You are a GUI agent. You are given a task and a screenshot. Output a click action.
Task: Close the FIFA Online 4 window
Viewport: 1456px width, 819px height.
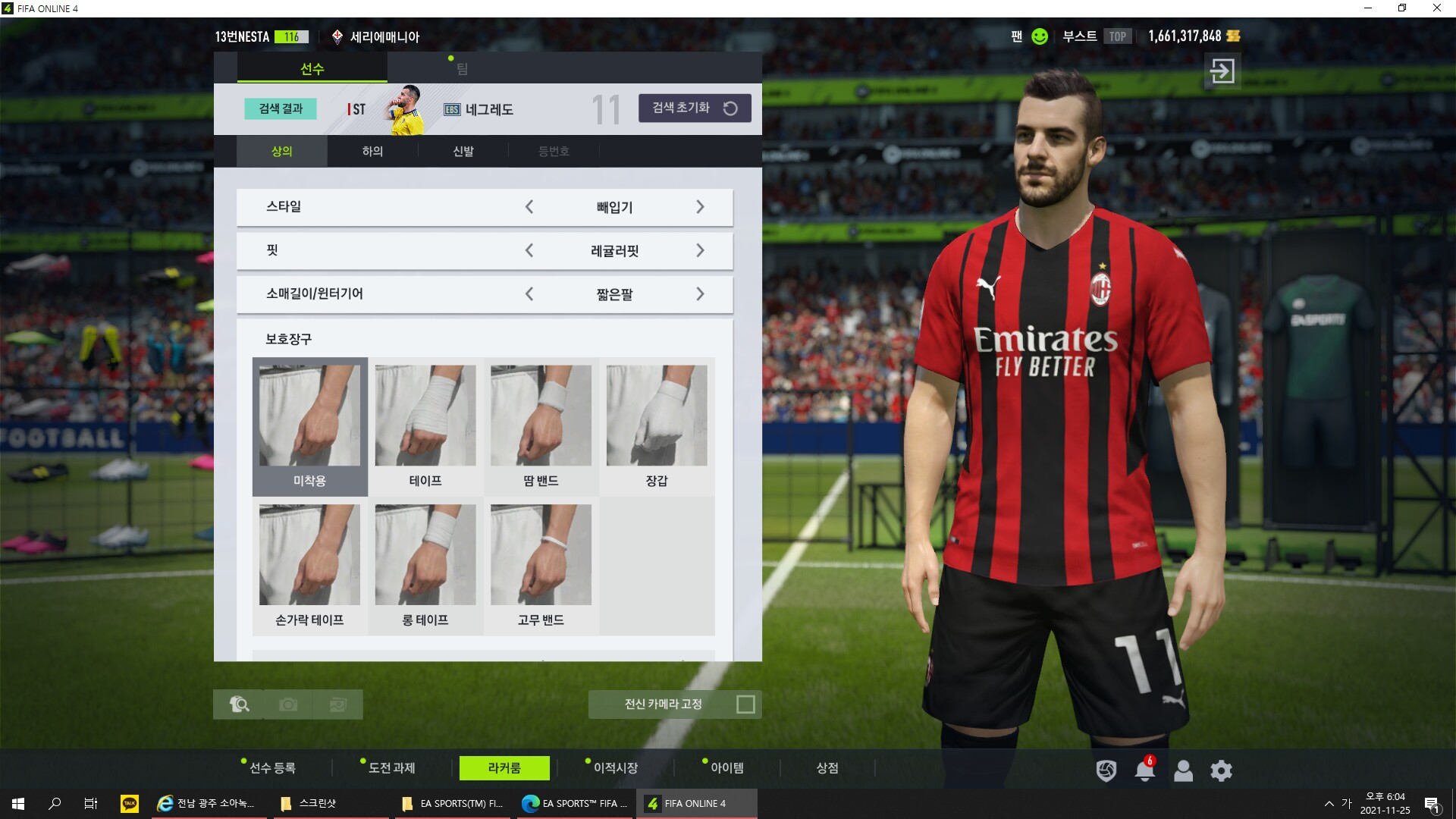point(1436,8)
